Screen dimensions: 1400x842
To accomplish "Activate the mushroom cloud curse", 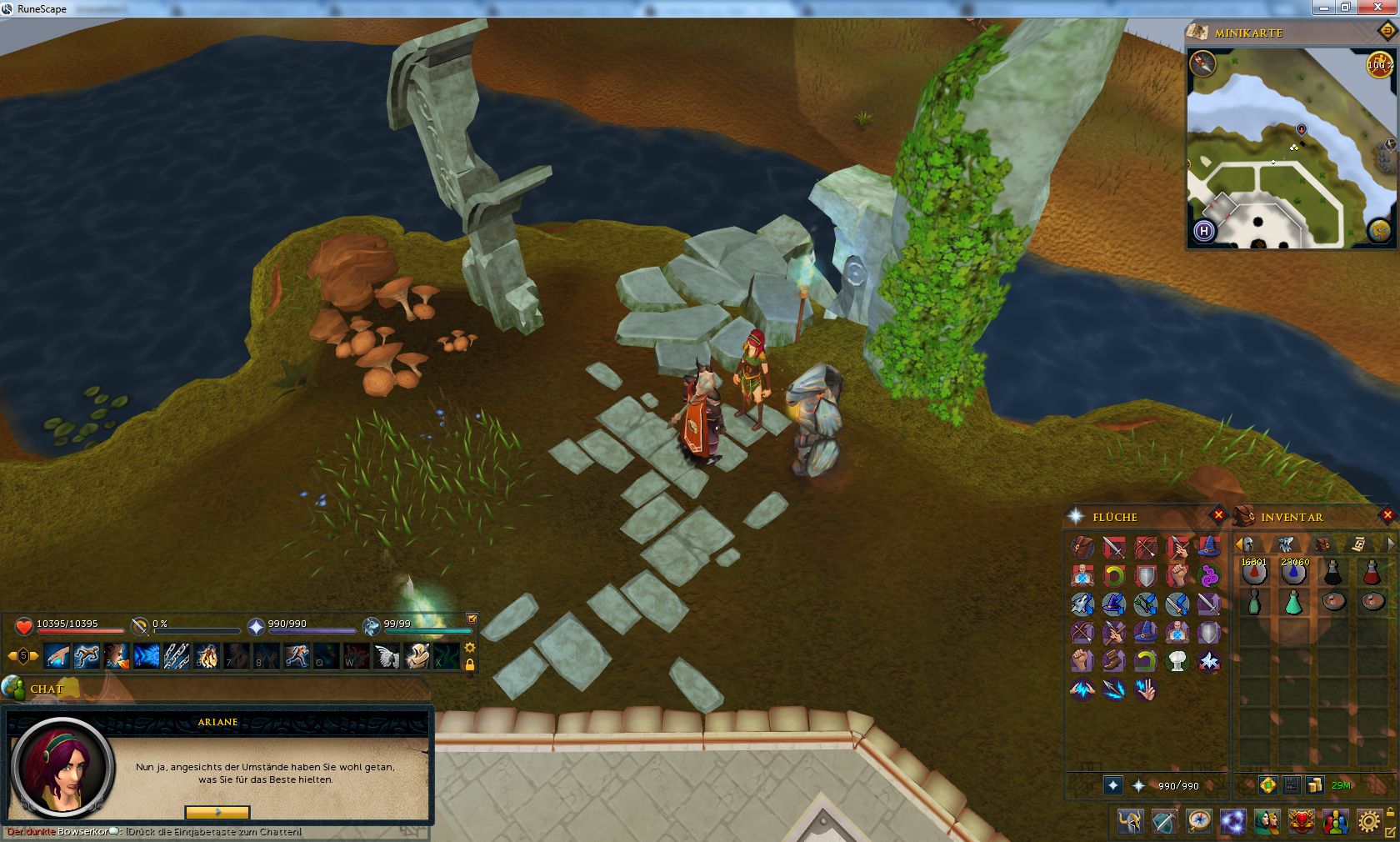I will [1177, 661].
